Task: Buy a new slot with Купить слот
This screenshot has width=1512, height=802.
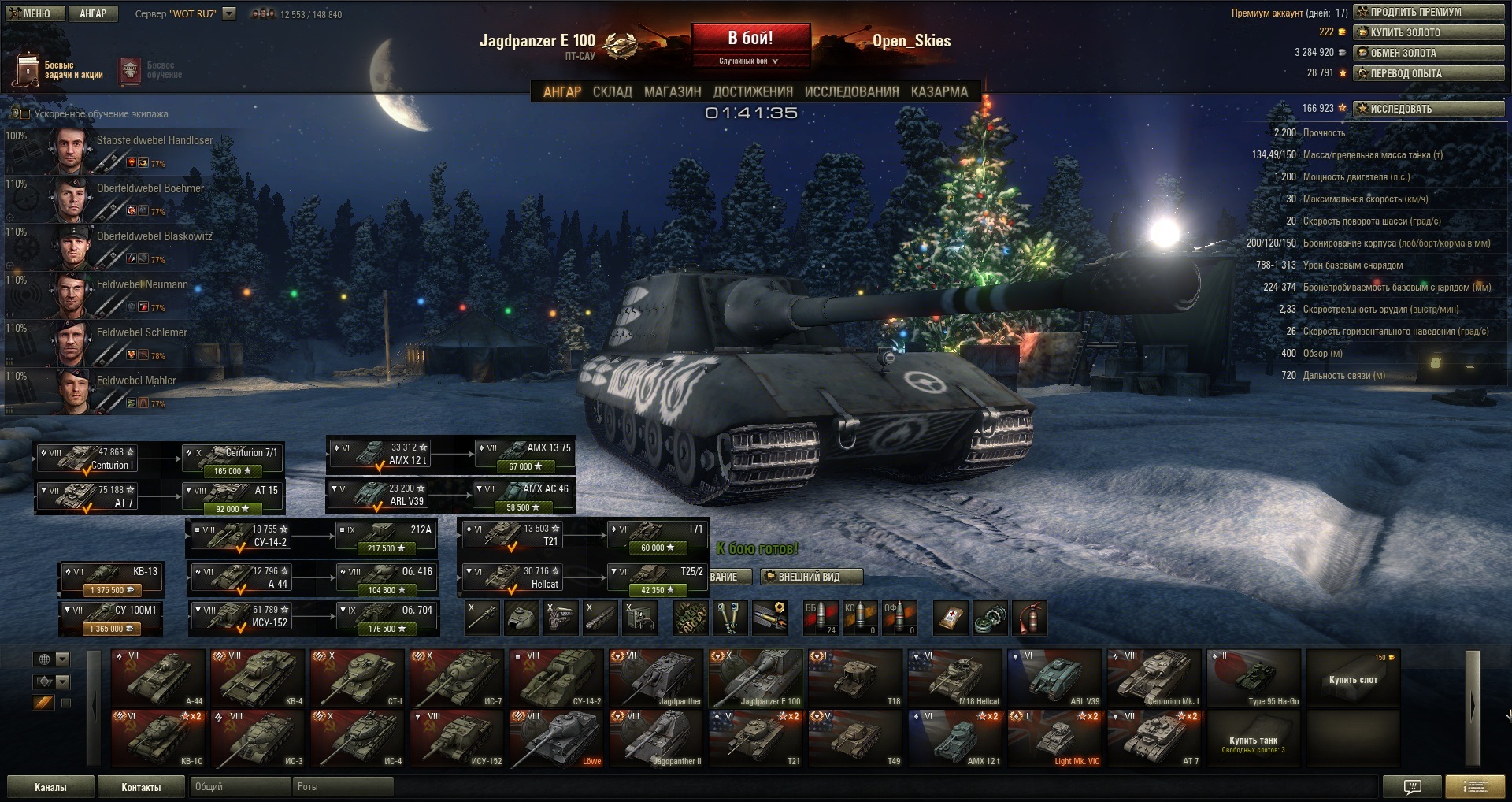Action: pyautogui.click(x=1353, y=678)
